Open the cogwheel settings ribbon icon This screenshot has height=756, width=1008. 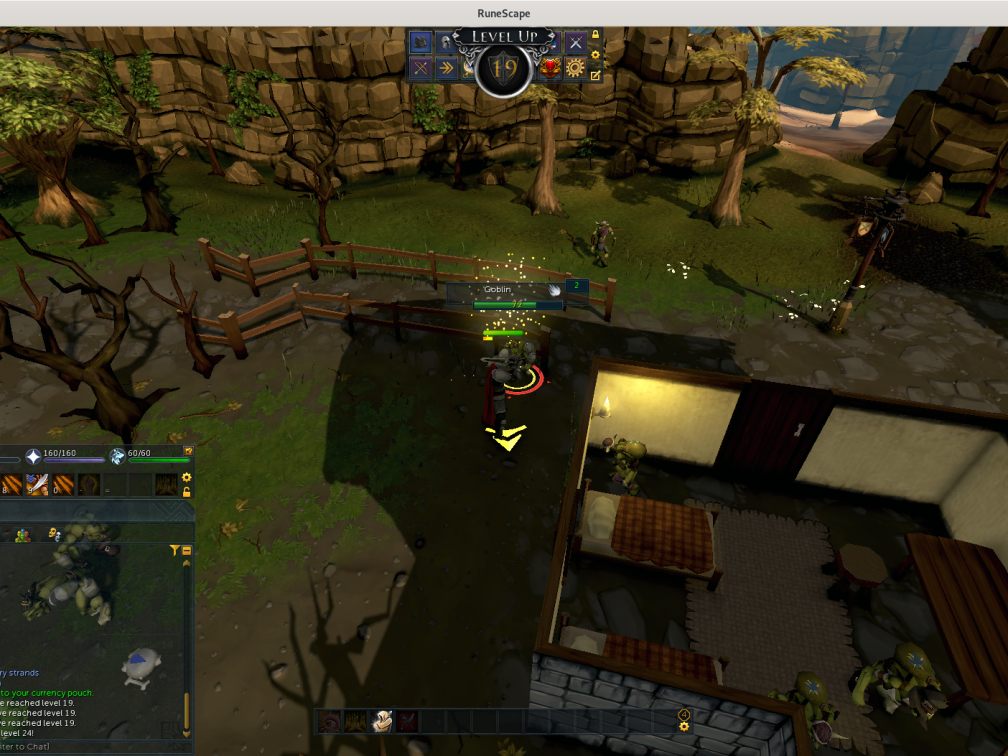click(x=575, y=68)
